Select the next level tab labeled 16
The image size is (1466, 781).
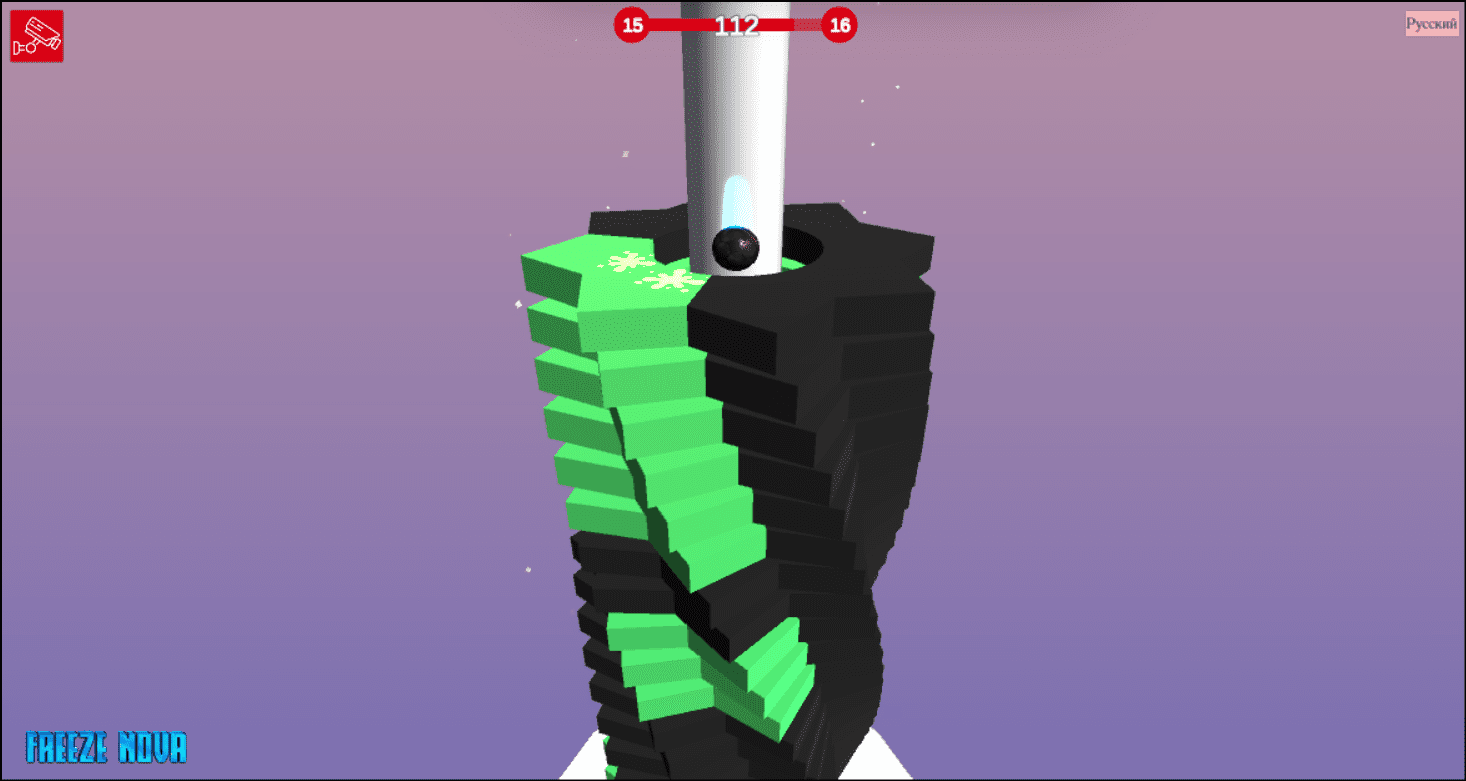pyautogui.click(x=839, y=26)
